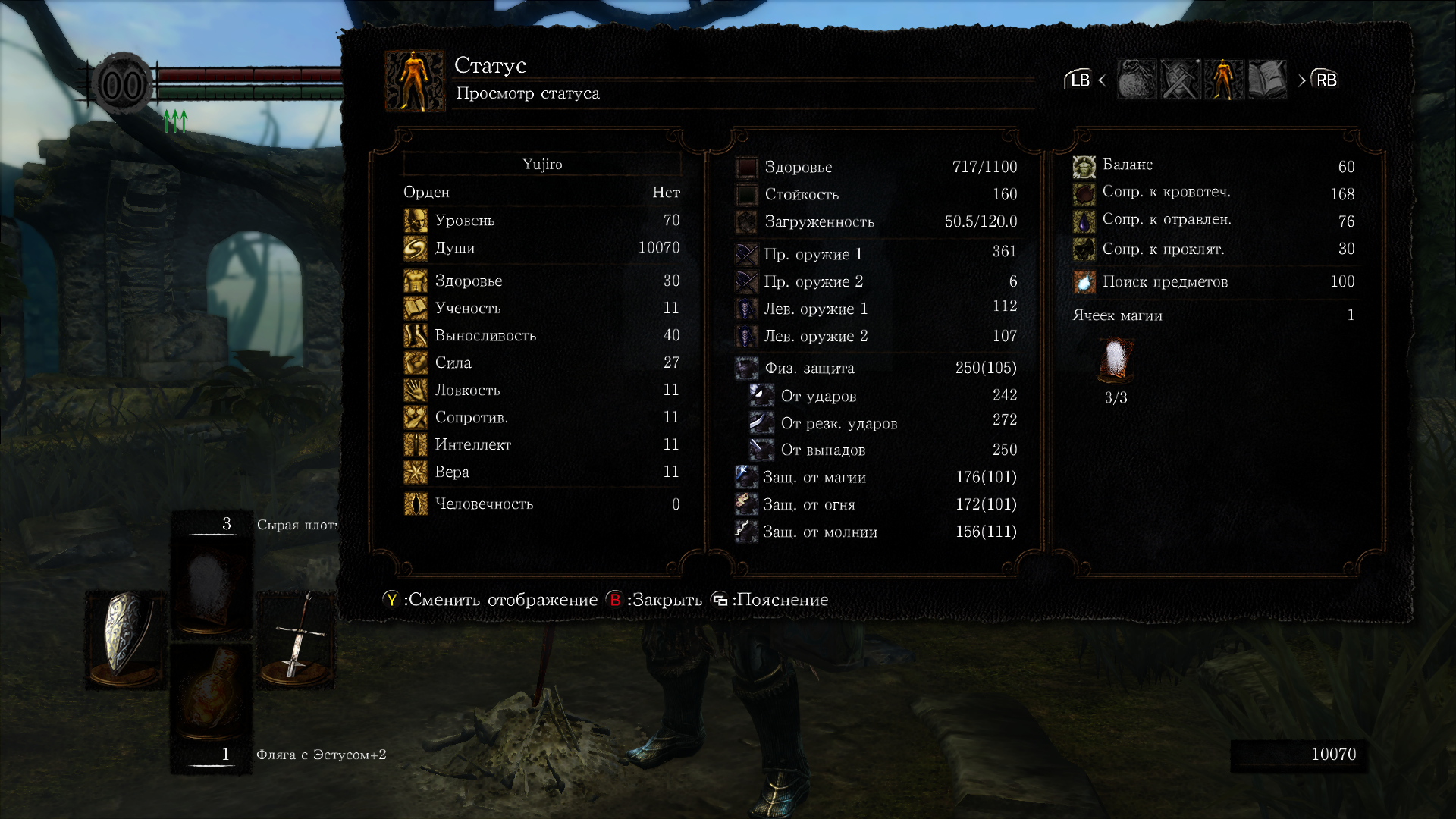1456x819 pixels.
Task: Select the Физ. защита row
Action: pyautogui.click(x=876, y=368)
